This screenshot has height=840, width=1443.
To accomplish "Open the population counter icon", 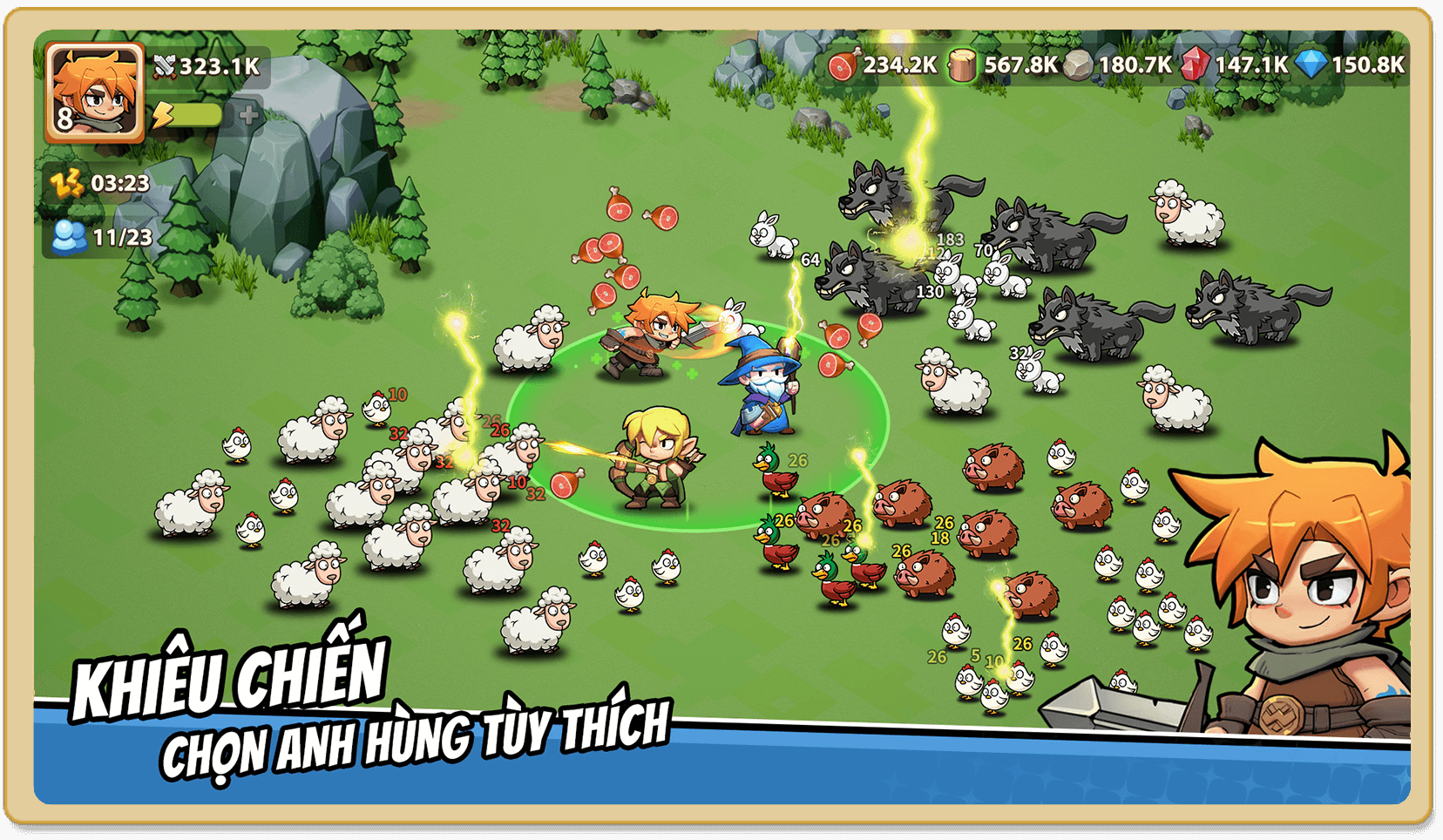I will point(69,237).
